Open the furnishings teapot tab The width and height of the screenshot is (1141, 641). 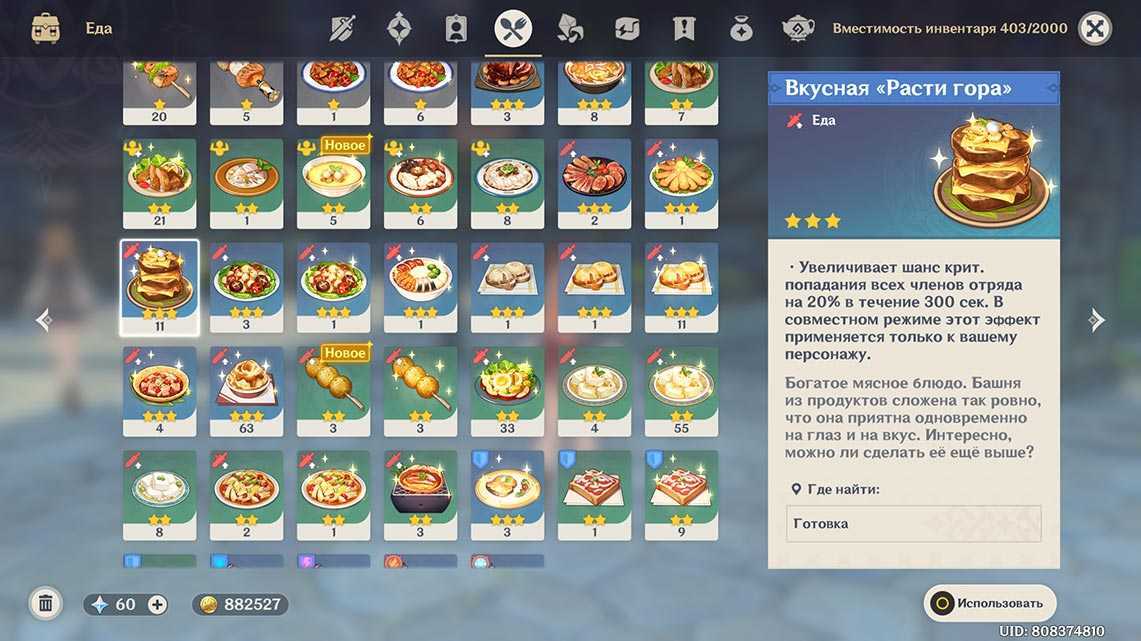pyautogui.click(x=797, y=29)
